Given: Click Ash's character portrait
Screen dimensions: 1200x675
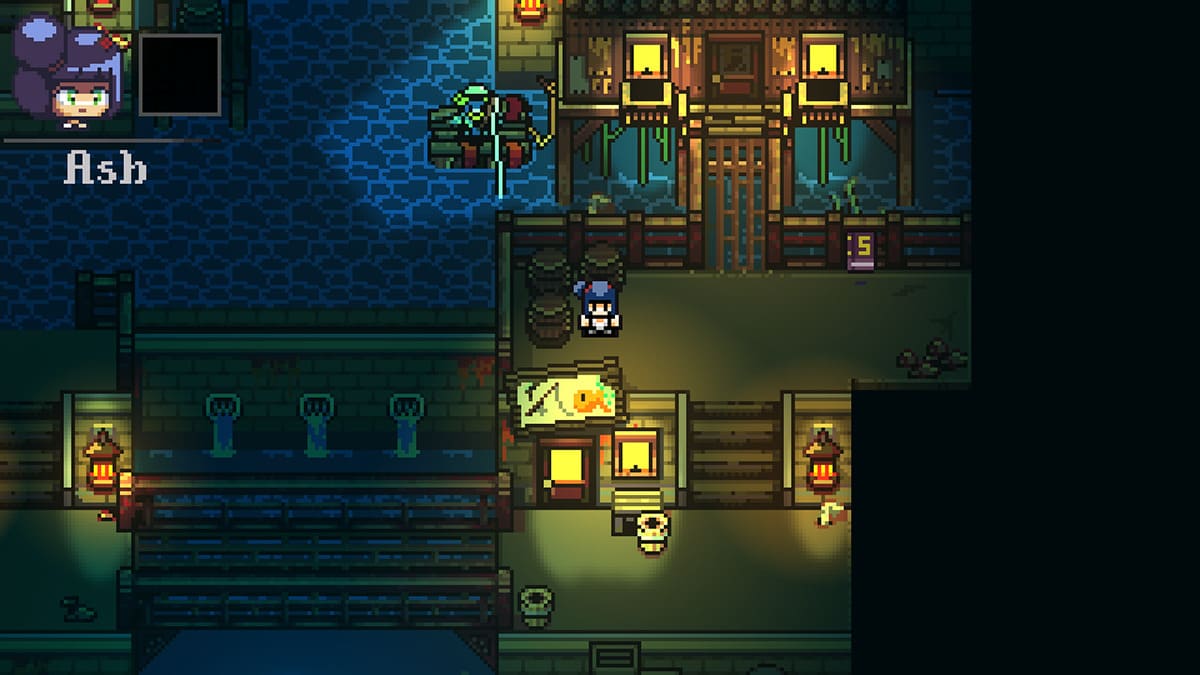Looking at the screenshot, I should (x=68, y=75).
